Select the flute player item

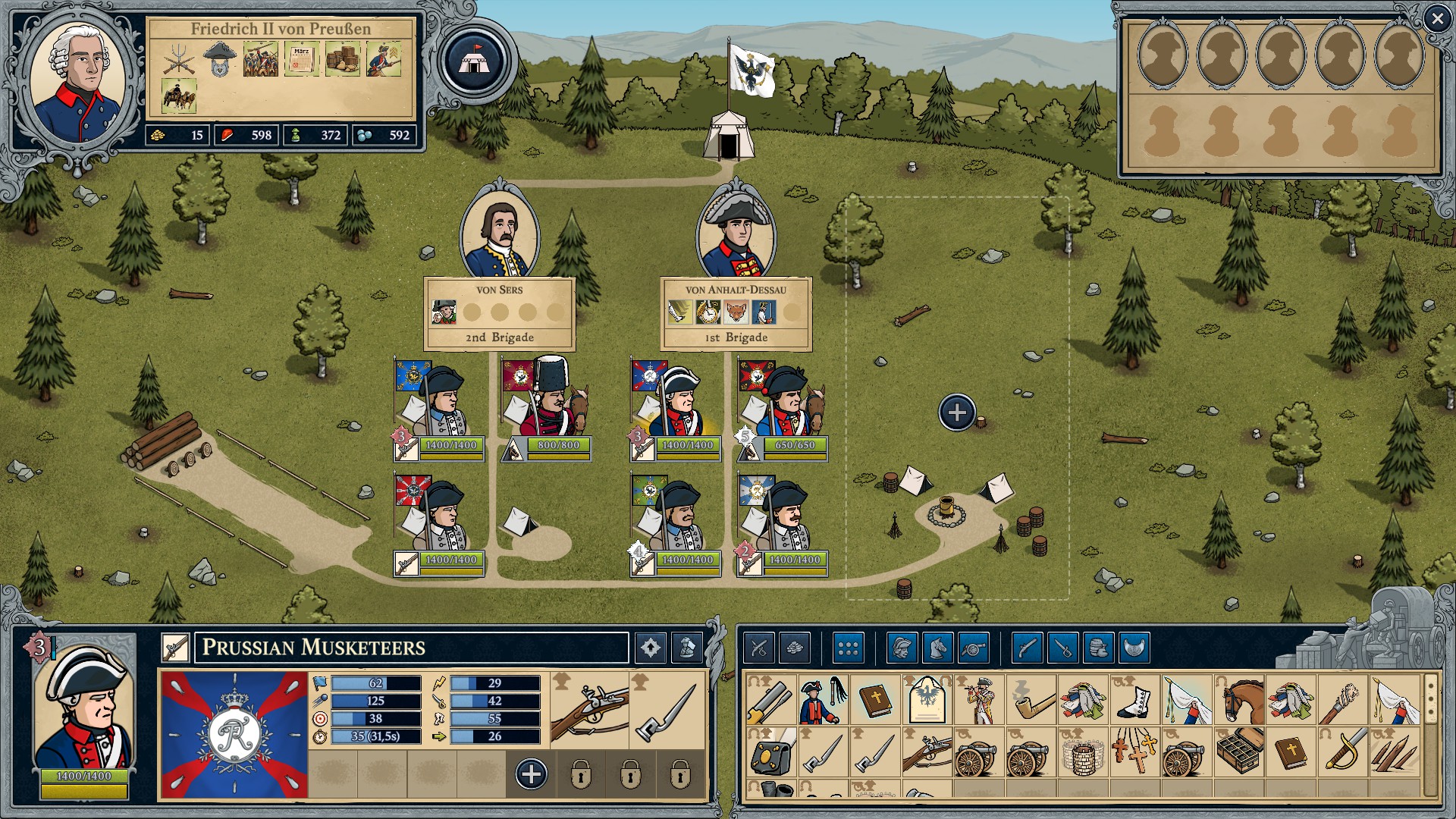click(979, 699)
